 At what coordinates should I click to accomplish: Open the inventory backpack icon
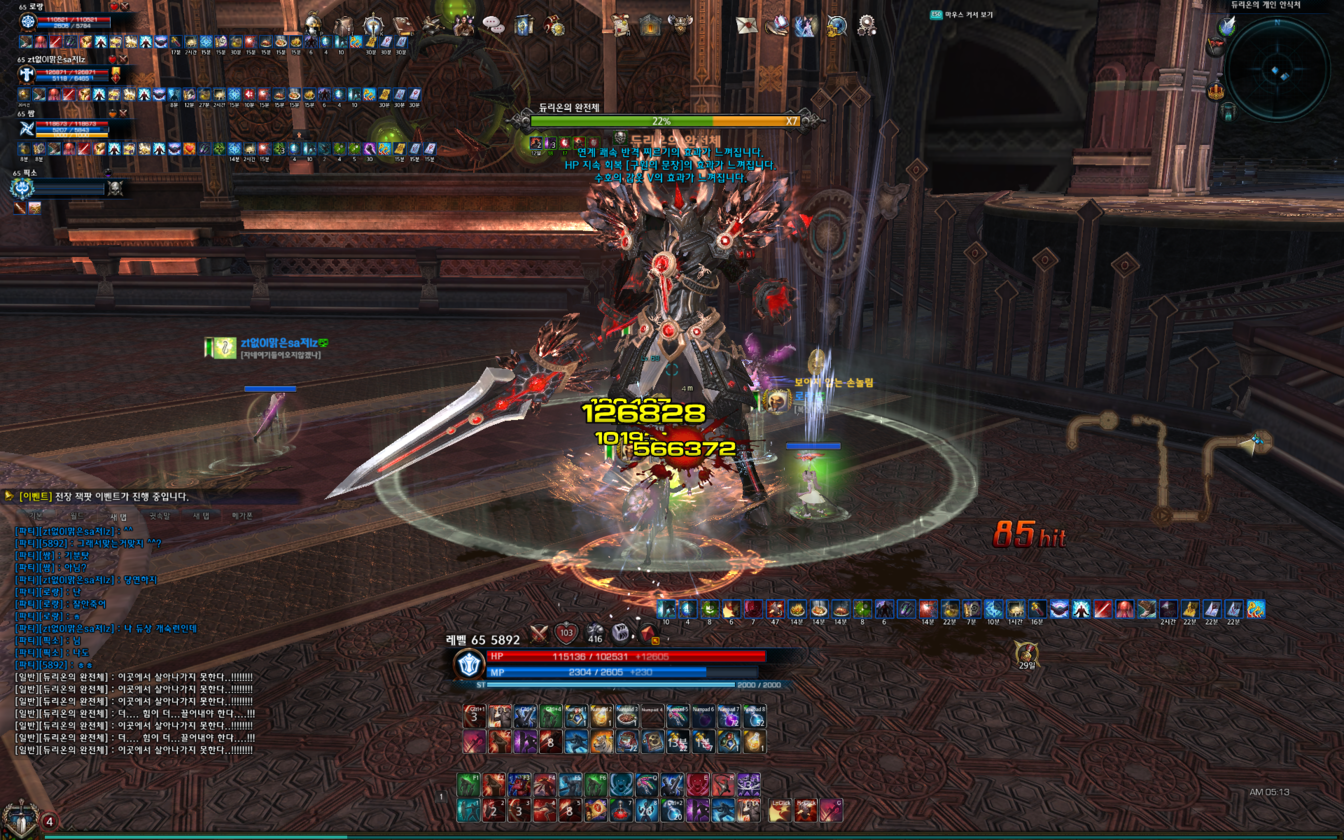point(343,26)
